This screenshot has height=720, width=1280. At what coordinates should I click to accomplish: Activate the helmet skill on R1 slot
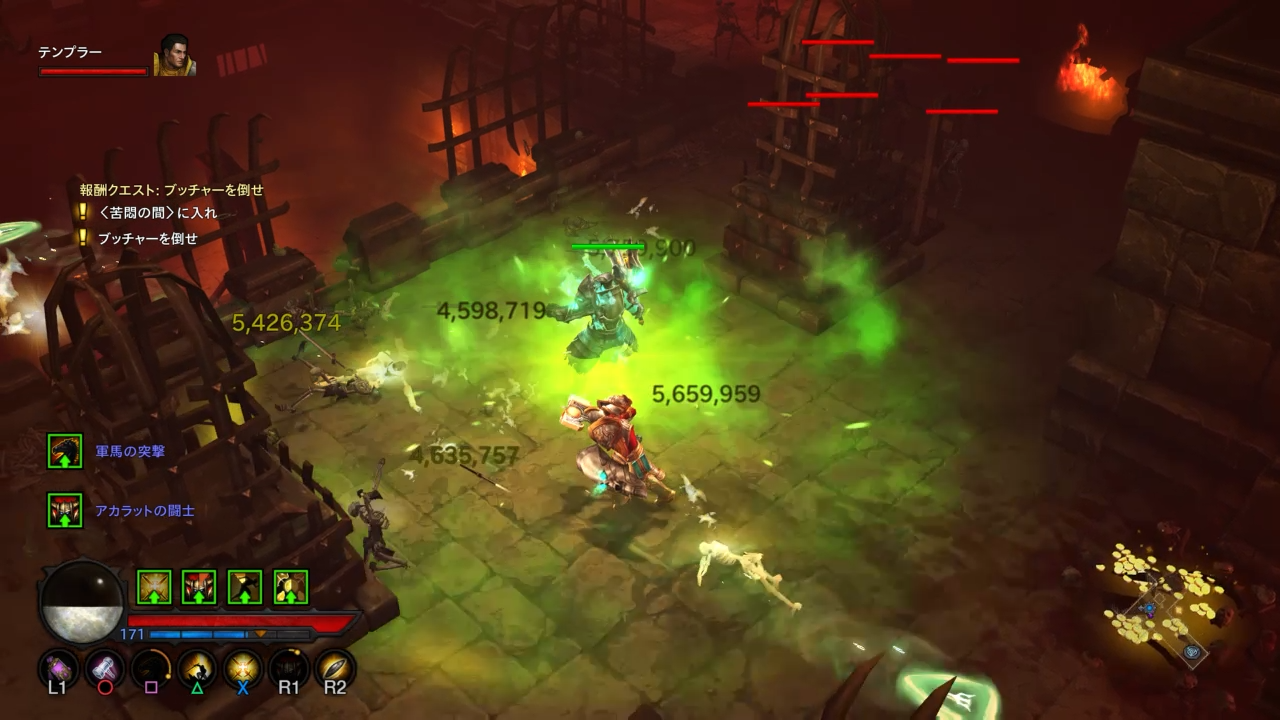tap(289, 667)
